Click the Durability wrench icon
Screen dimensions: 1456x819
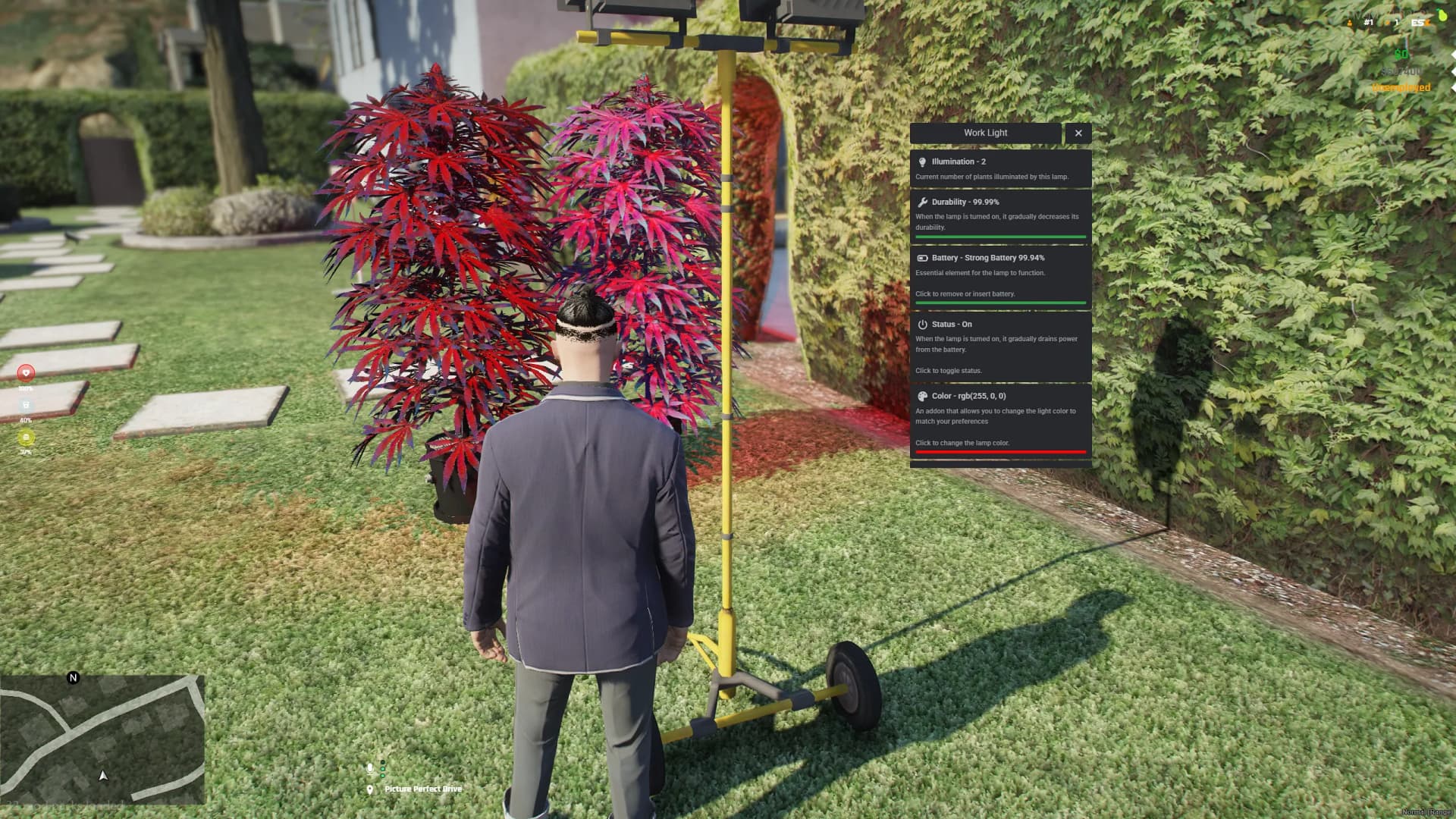tap(922, 202)
